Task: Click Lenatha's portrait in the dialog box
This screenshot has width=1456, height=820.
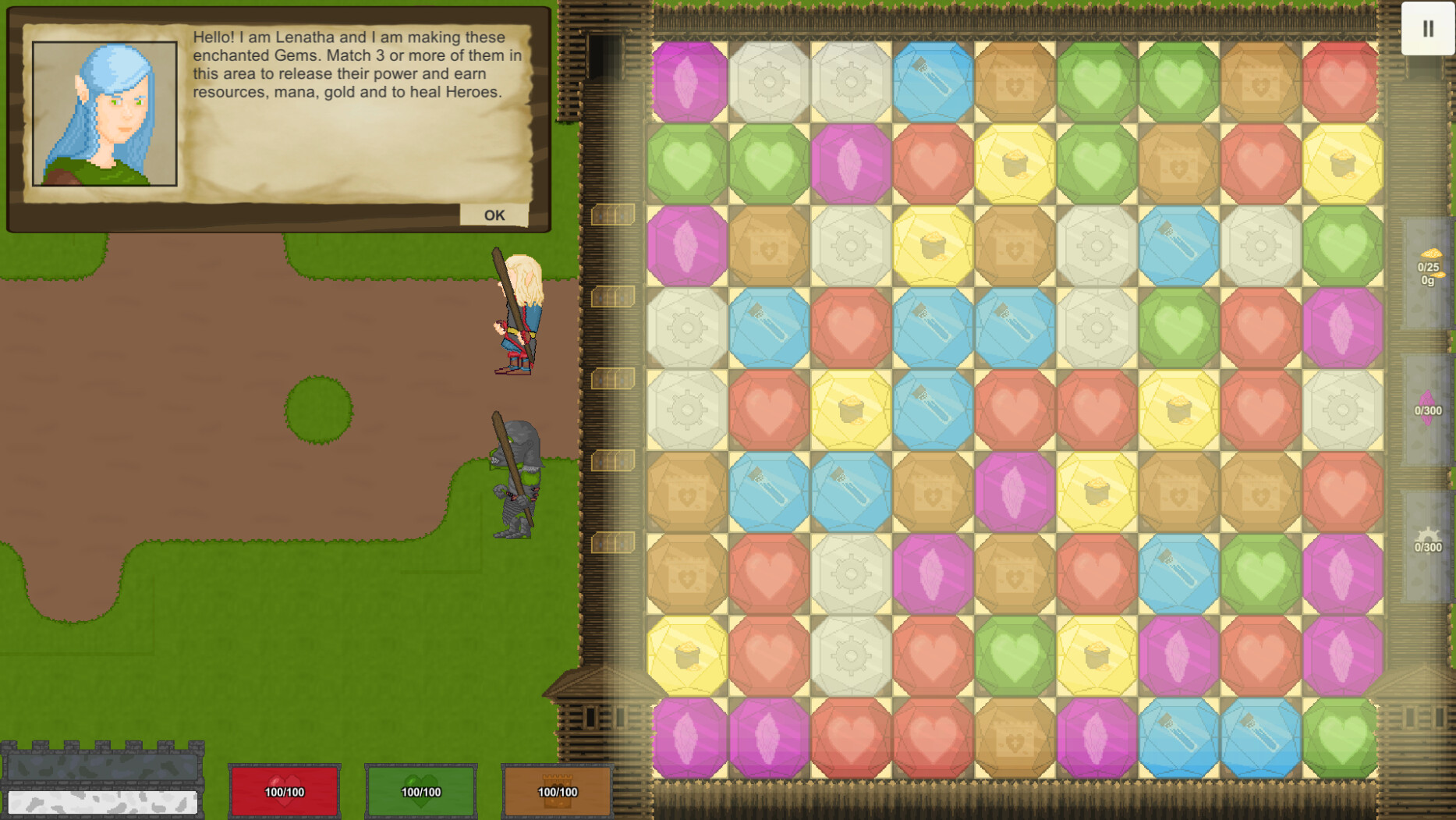Action: click(x=105, y=109)
